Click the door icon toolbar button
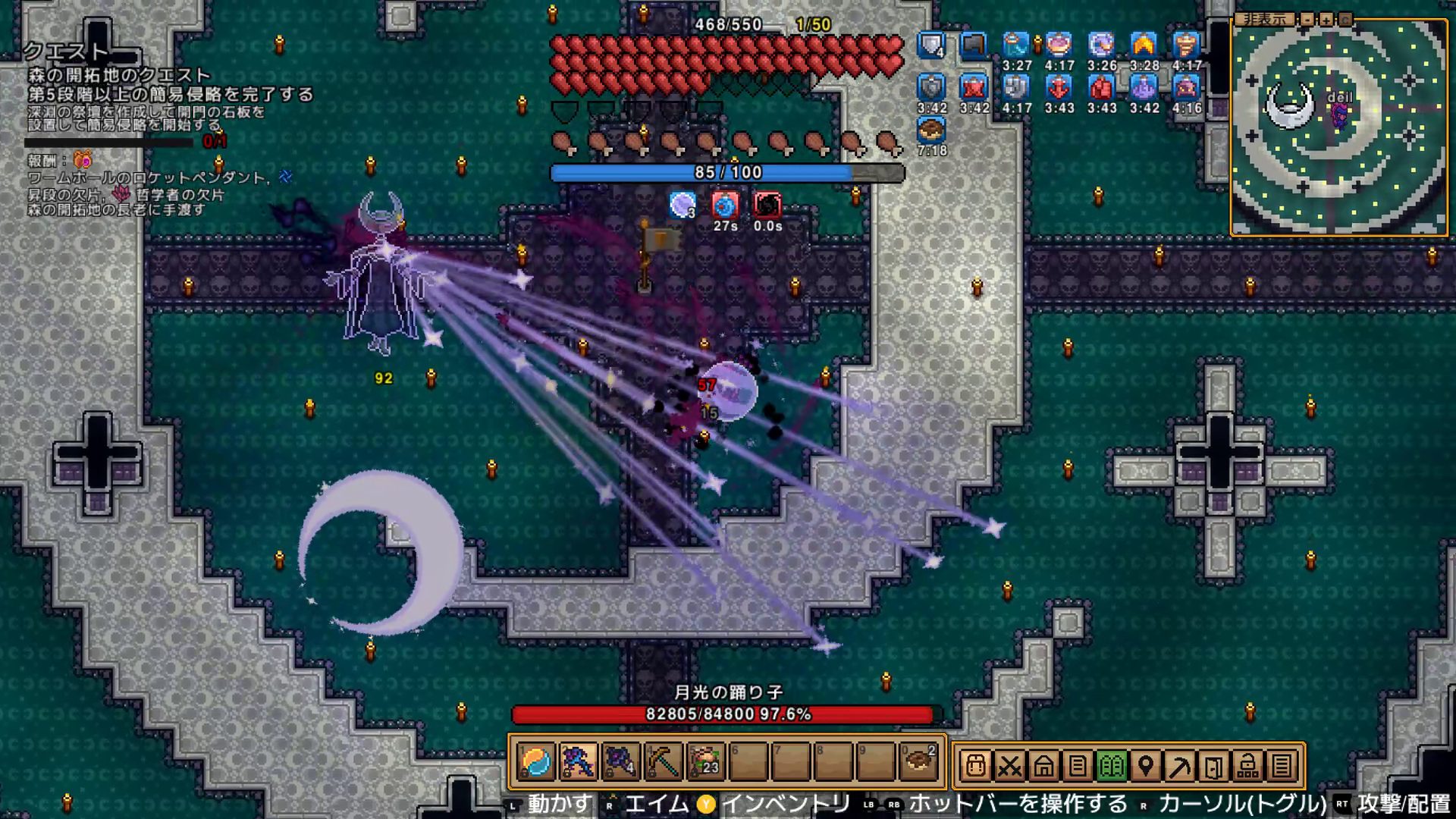 (1213, 766)
